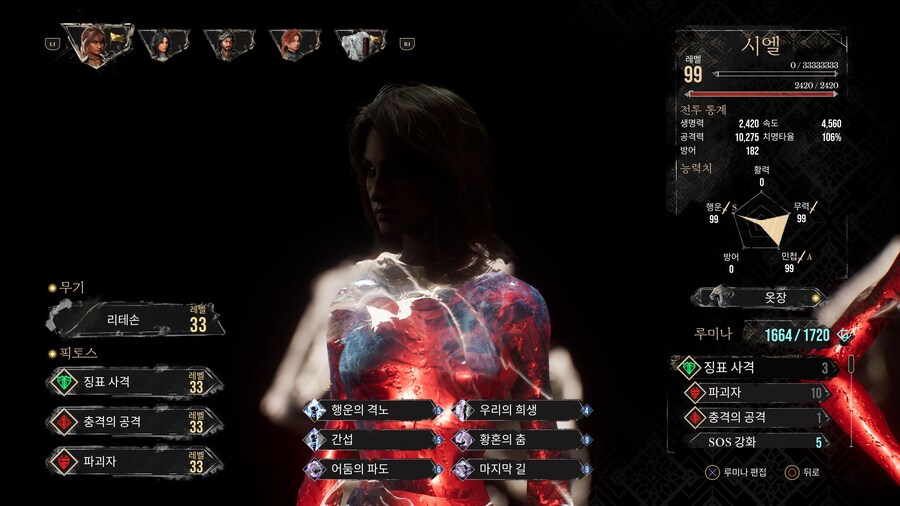900x506 pixels.
Task: Open the 리테손 weapon slot
Action: (x=135, y=320)
